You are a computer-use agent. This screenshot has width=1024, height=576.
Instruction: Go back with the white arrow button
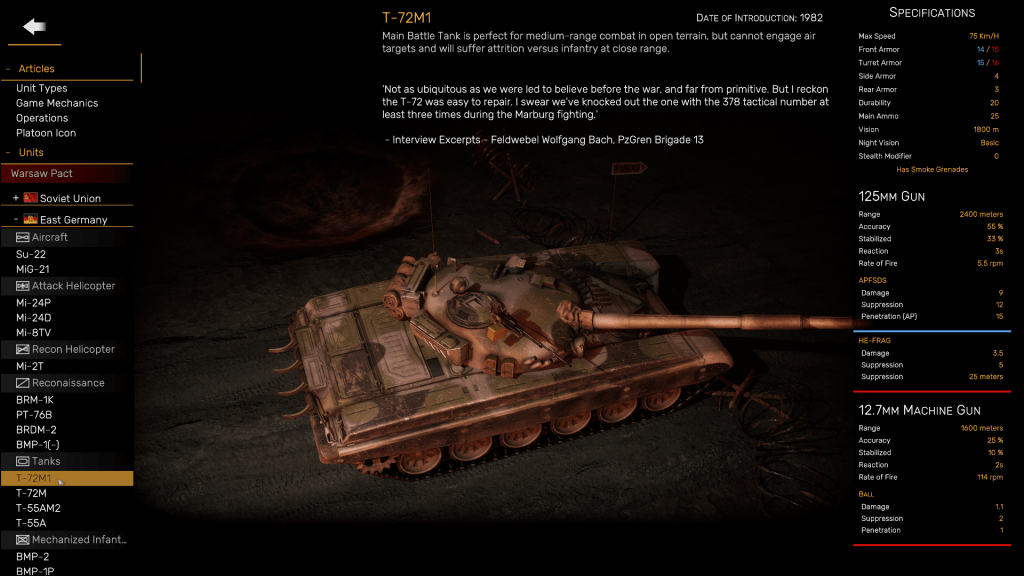[x=34, y=27]
